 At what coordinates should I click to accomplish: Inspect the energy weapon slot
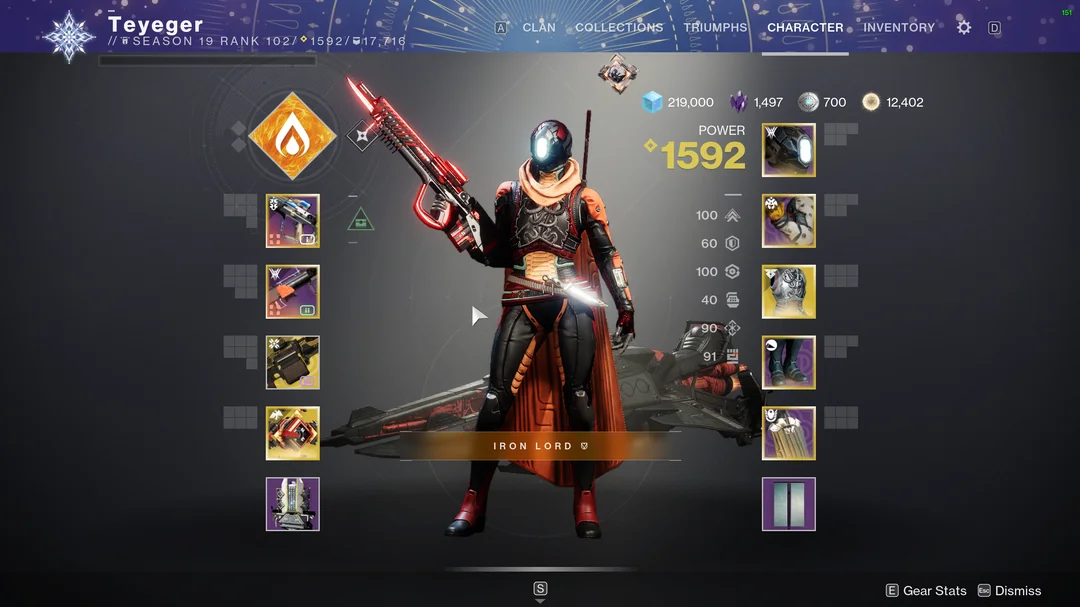(x=293, y=292)
